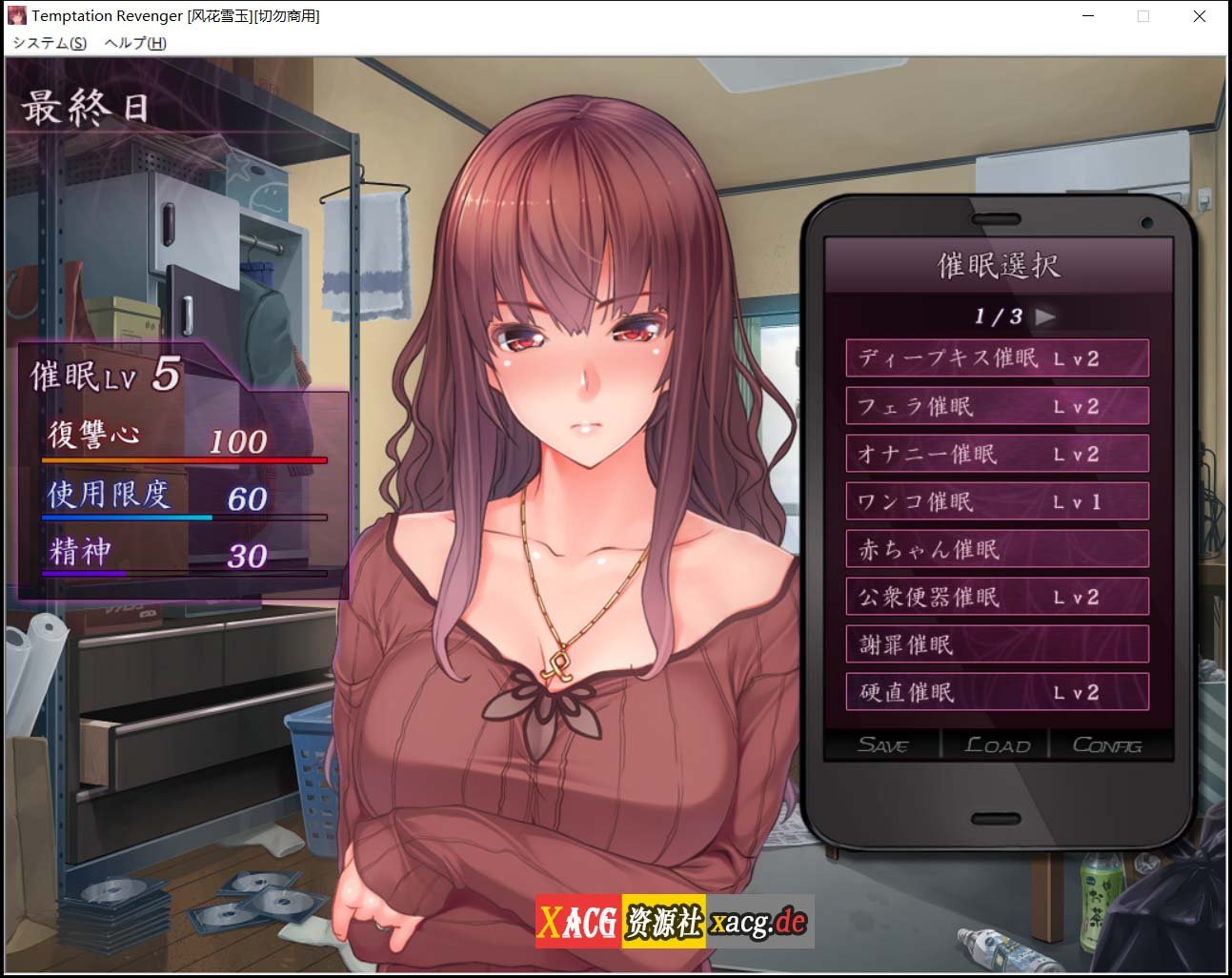Screen dimensions: 1232x978
Task: Select the 謝罪催眠 hypnosis command
Action: point(997,644)
